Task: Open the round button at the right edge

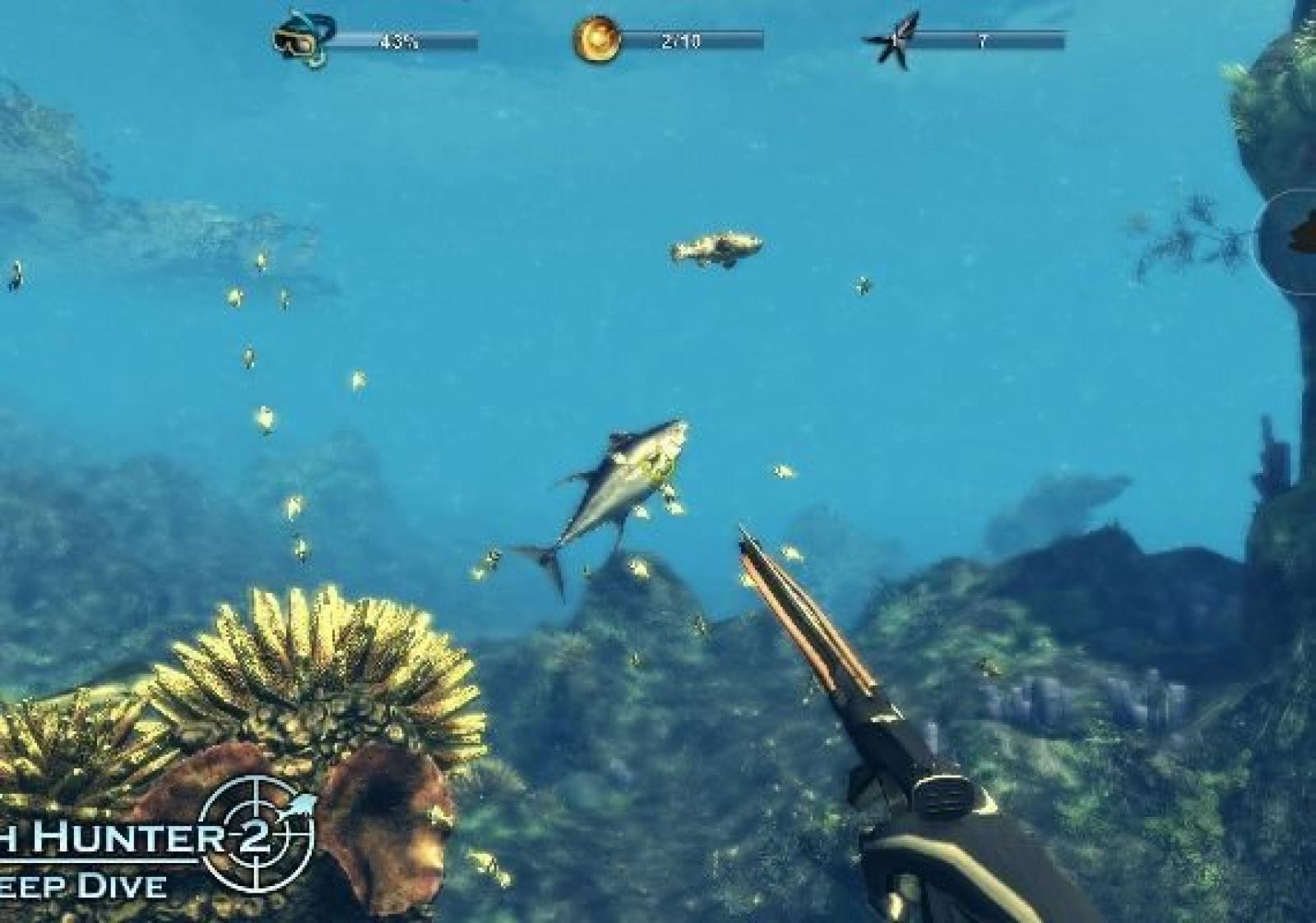Action: 1291,240
